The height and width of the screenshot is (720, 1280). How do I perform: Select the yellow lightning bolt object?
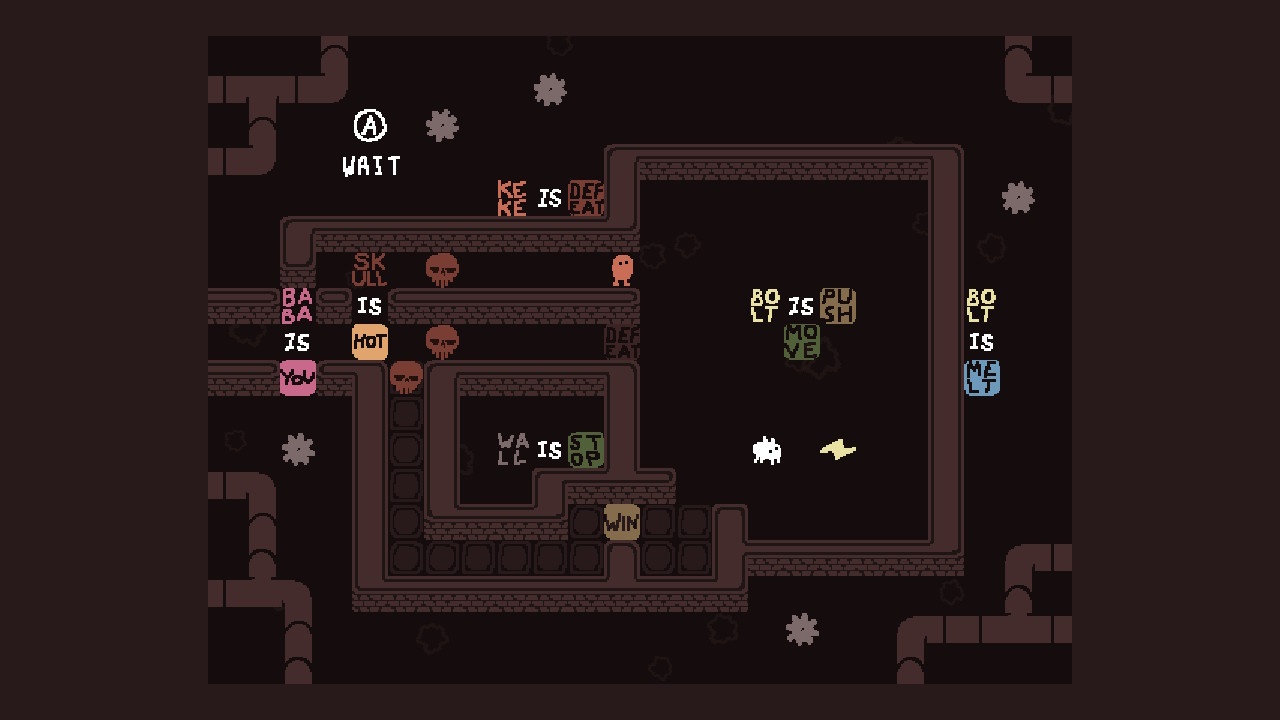pos(839,449)
